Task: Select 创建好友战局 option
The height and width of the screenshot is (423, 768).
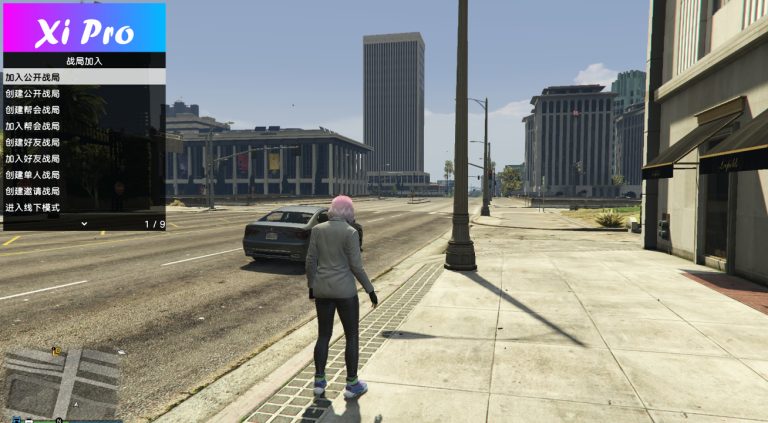Action: (83, 142)
